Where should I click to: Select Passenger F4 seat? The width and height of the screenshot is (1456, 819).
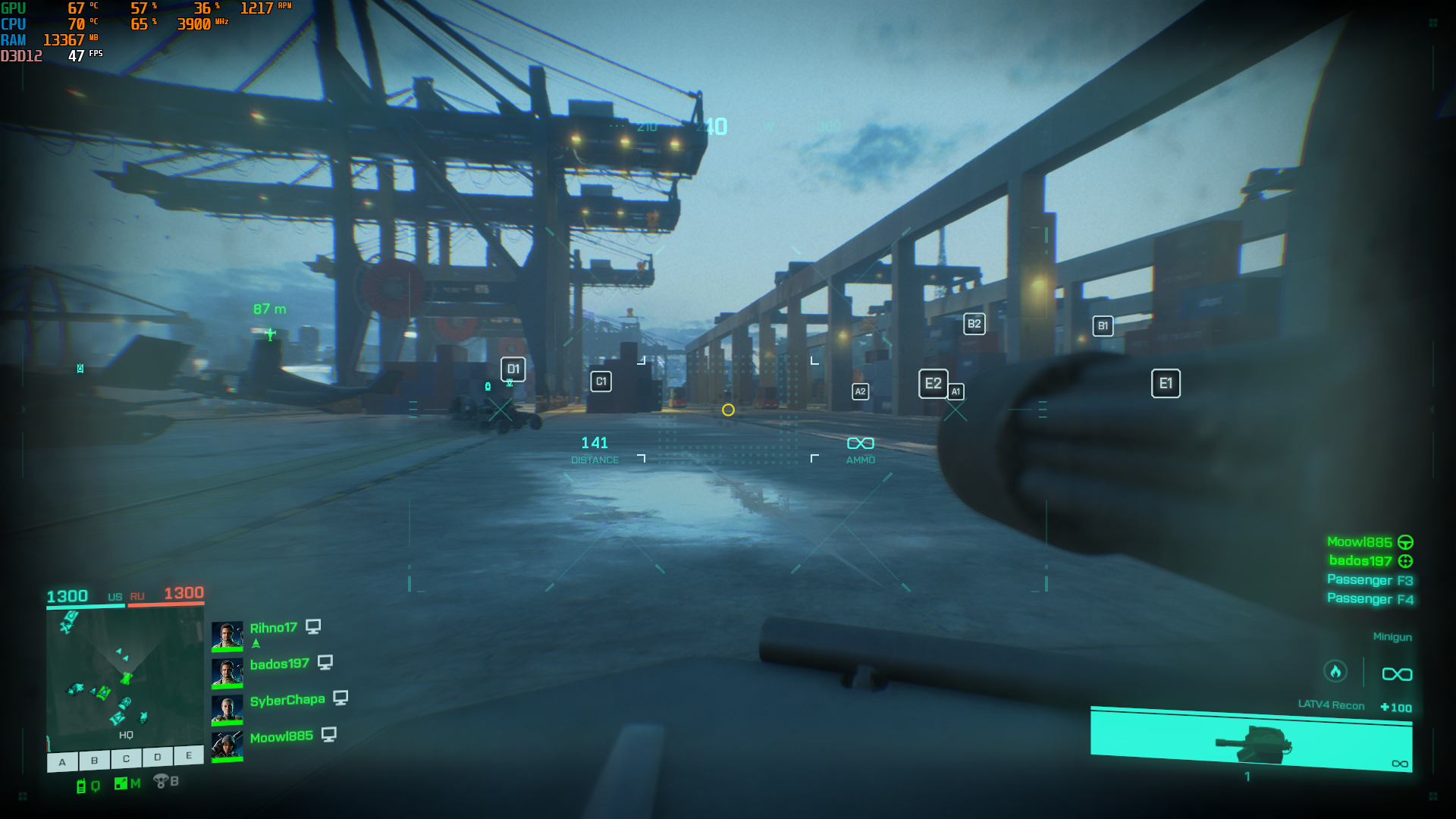click(x=1370, y=599)
